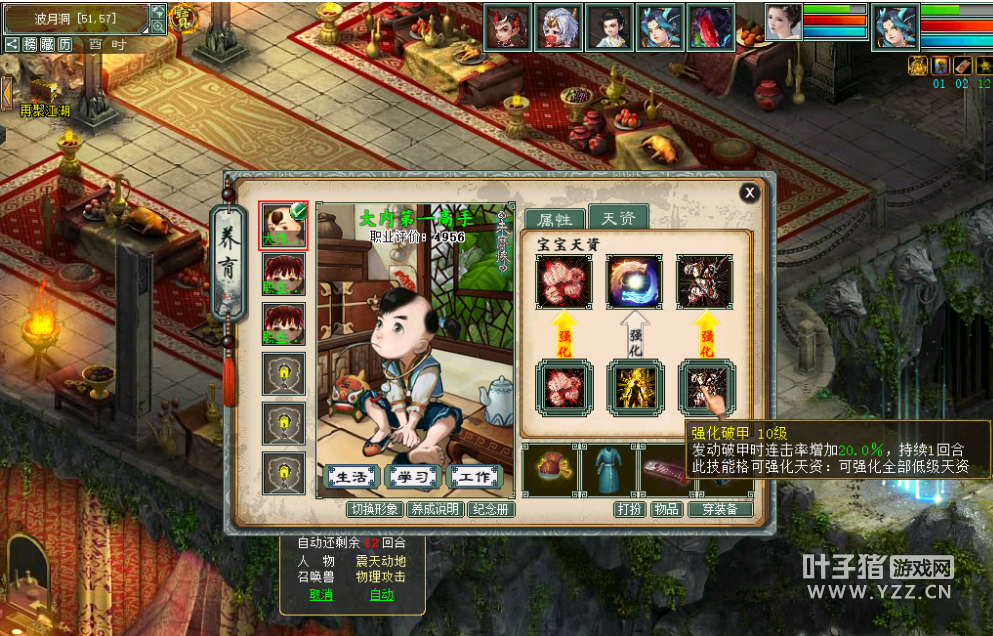Select the 工作 button
The image size is (993, 636).
pos(475,477)
